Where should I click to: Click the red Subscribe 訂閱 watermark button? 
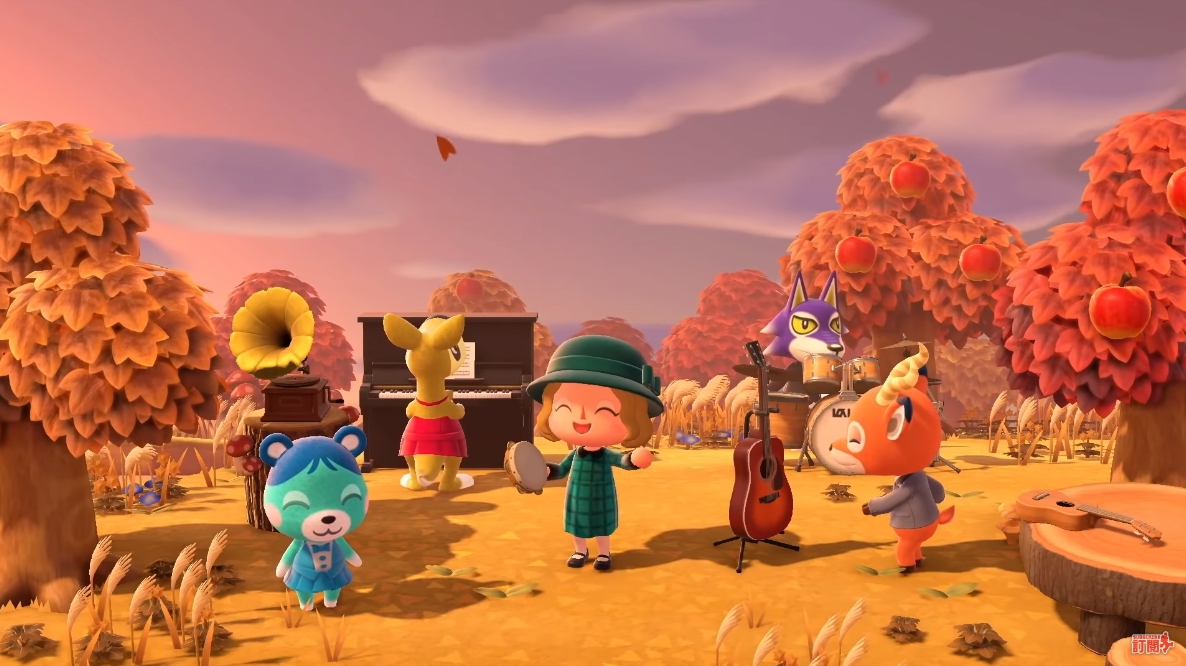(1152, 645)
